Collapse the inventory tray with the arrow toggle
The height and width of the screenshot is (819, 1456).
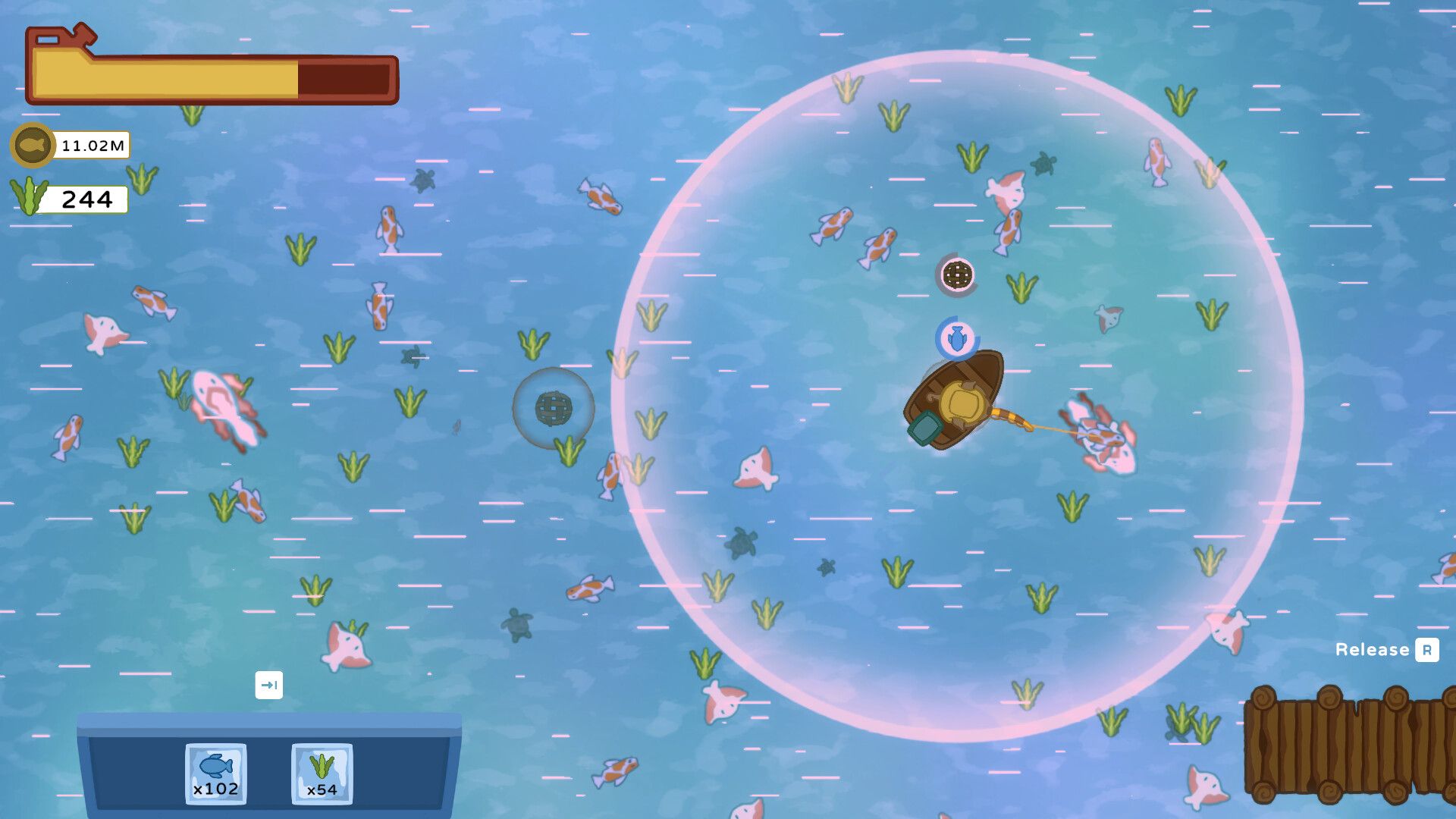[x=269, y=684]
